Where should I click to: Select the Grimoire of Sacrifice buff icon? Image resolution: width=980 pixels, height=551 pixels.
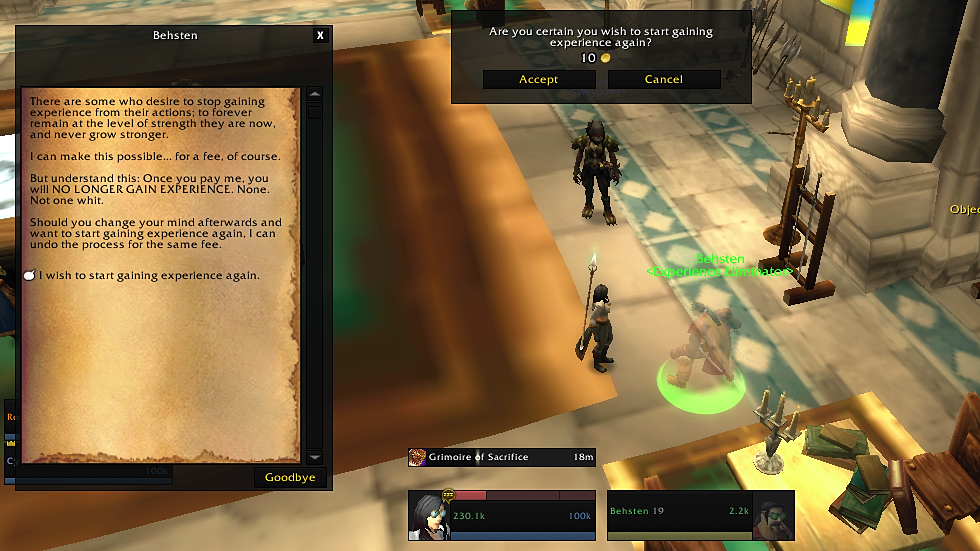[x=417, y=458]
